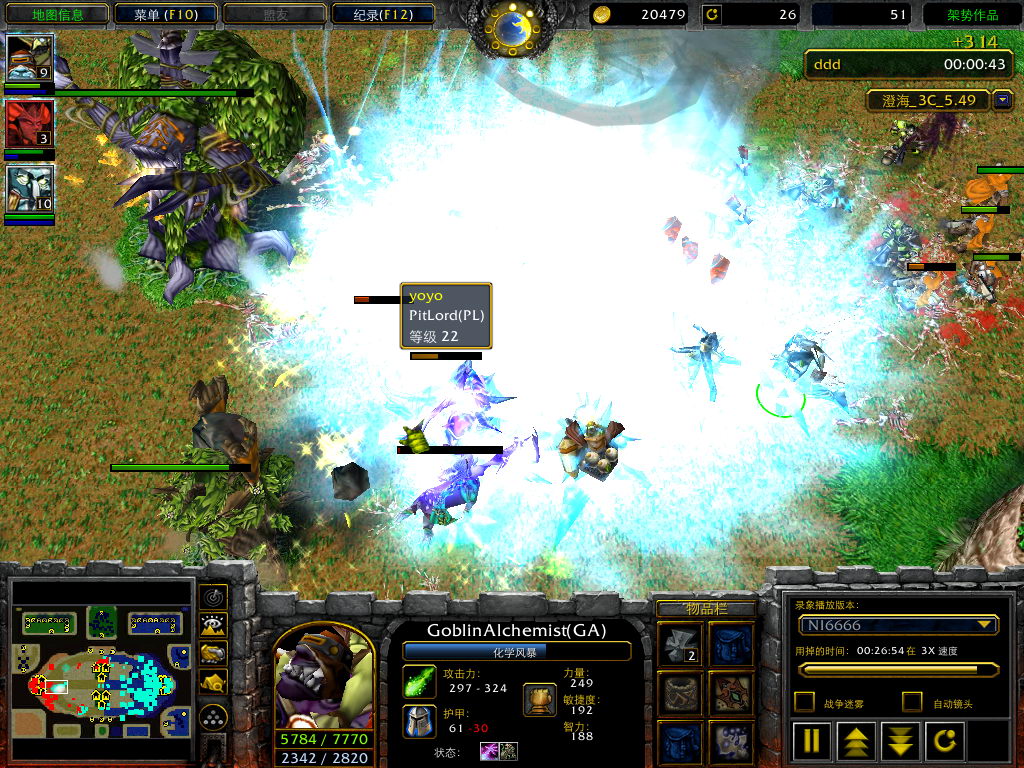Select the brown woven sack inventory item
Image resolution: width=1024 pixels, height=768 pixels.
(680, 693)
